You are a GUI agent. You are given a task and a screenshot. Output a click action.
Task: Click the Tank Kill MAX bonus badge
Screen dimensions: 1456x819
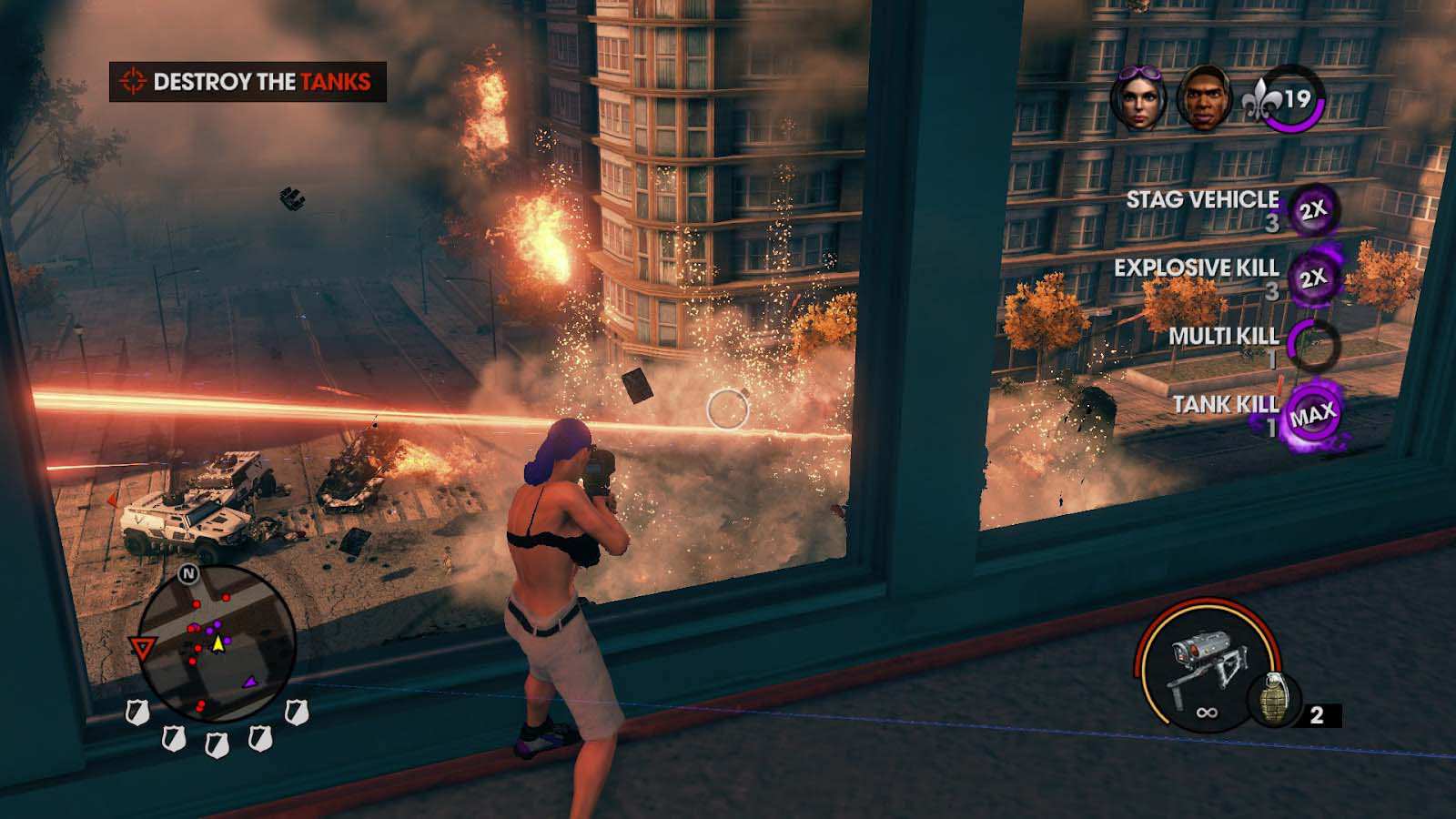pyautogui.click(x=1312, y=415)
